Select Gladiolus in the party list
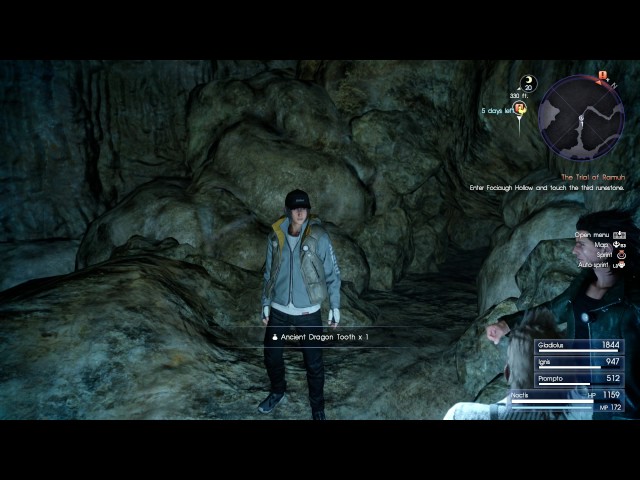 pos(578,345)
